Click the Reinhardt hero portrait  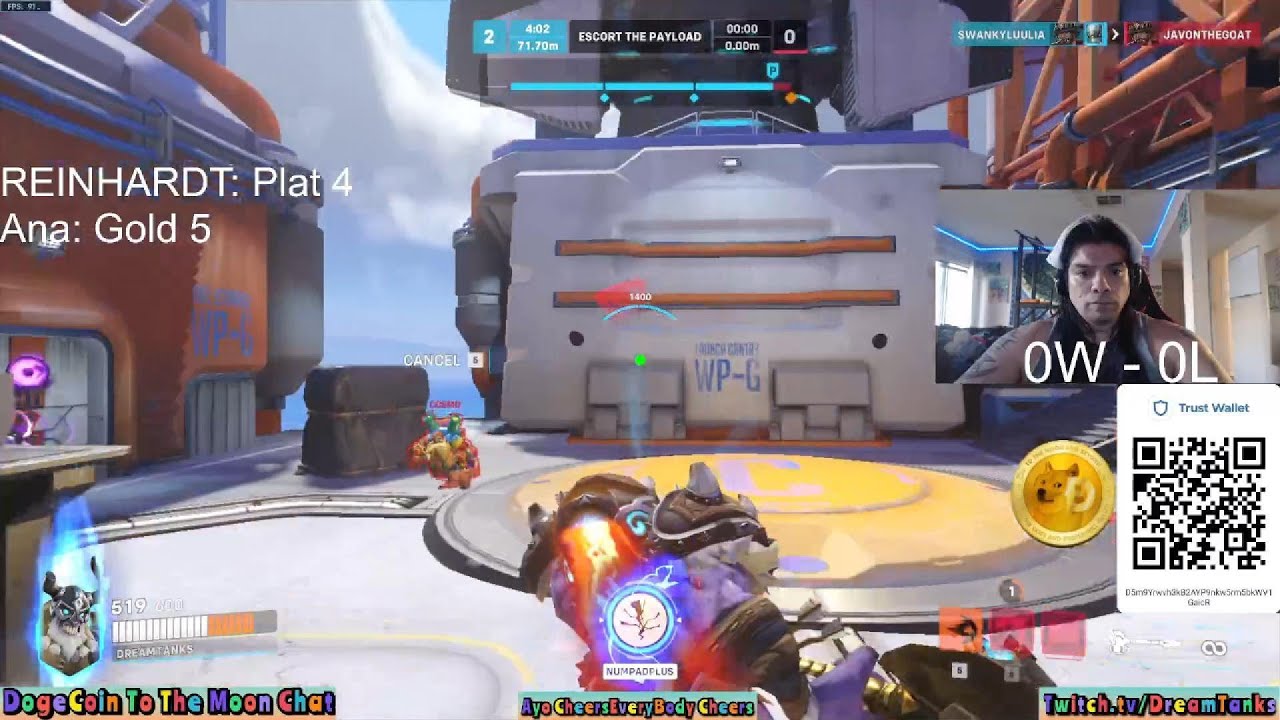click(x=70, y=625)
